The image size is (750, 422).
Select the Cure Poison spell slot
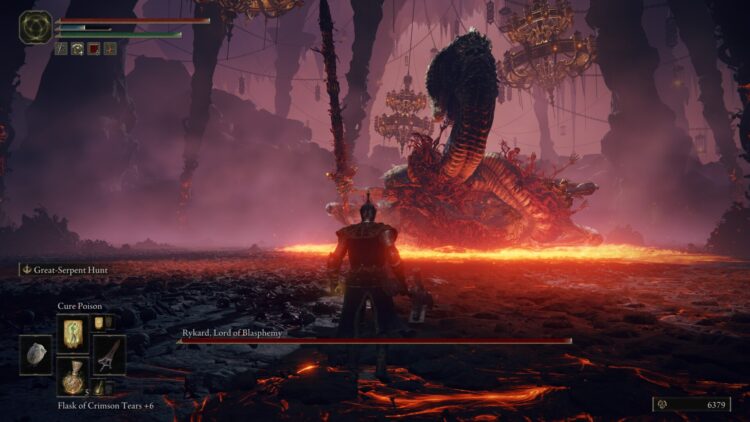click(x=73, y=332)
